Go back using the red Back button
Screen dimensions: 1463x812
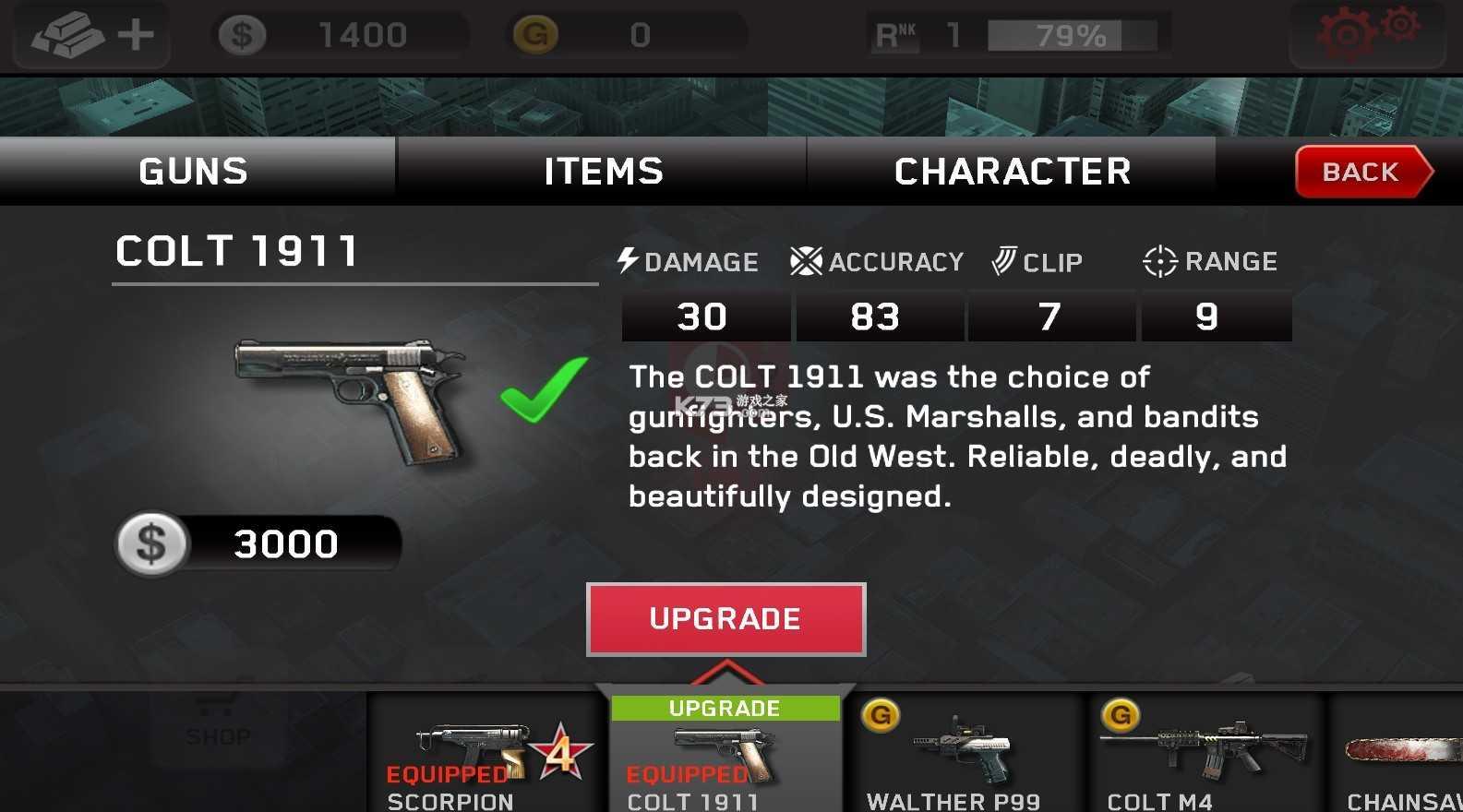1361,172
